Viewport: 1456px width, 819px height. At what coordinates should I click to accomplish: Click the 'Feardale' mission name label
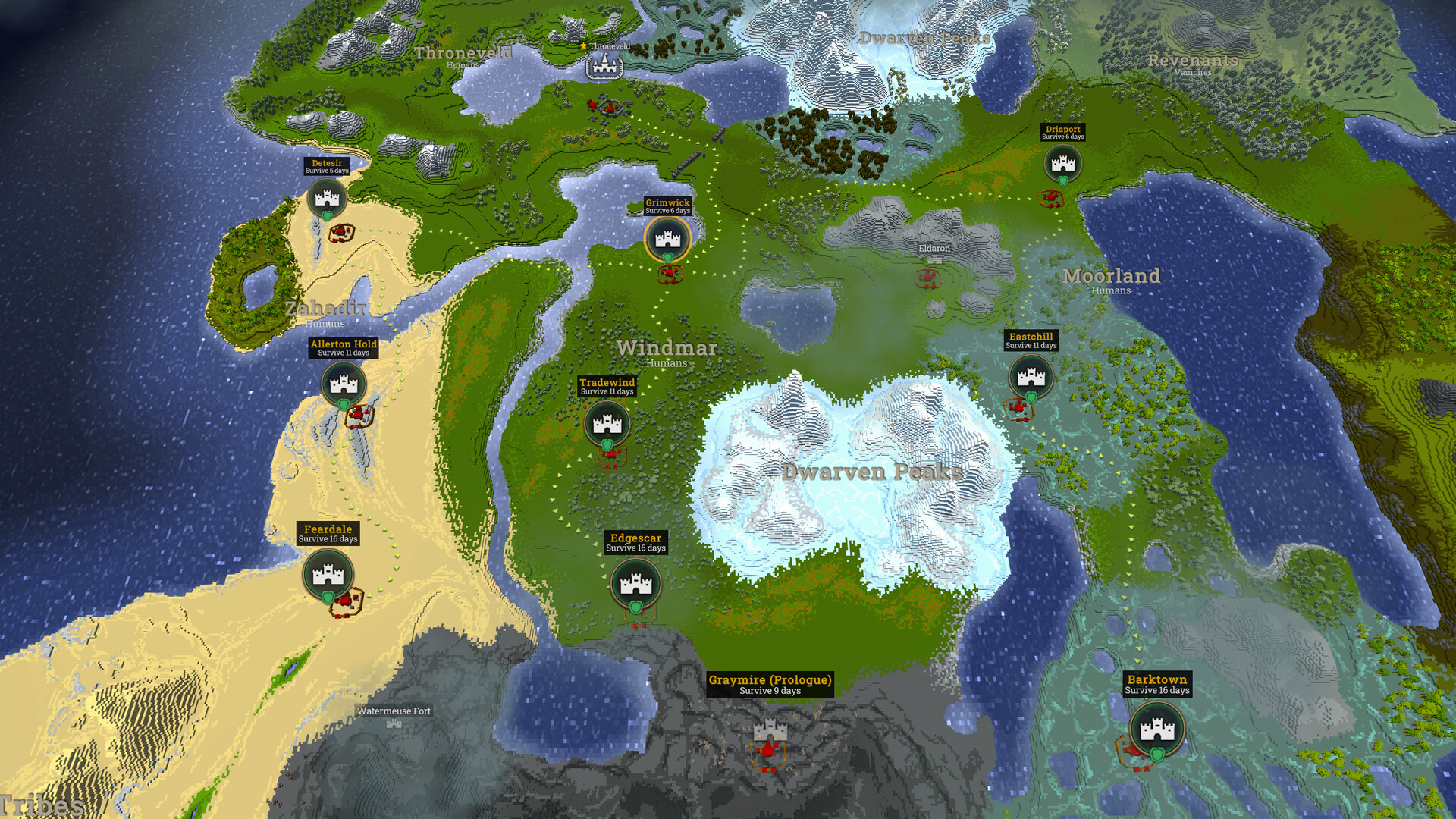point(328,527)
